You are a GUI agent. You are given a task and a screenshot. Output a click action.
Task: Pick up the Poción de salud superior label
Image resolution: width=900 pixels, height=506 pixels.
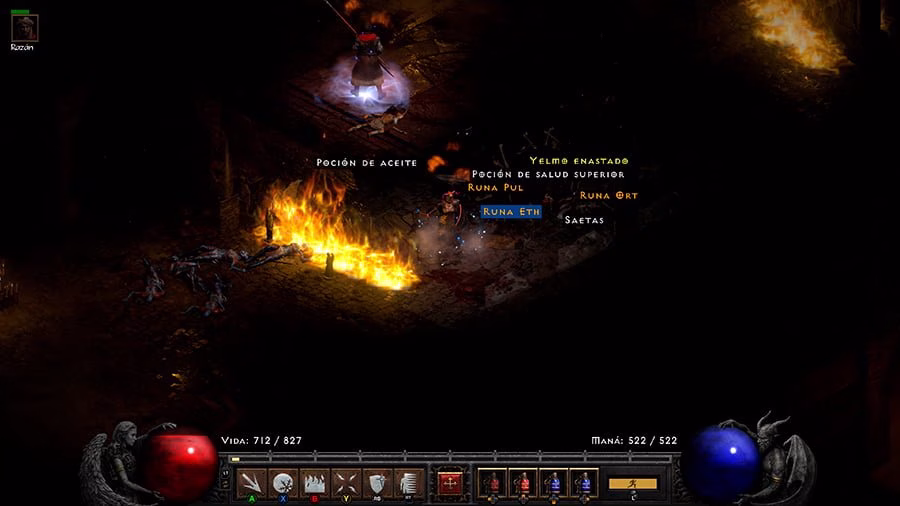pos(548,174)
